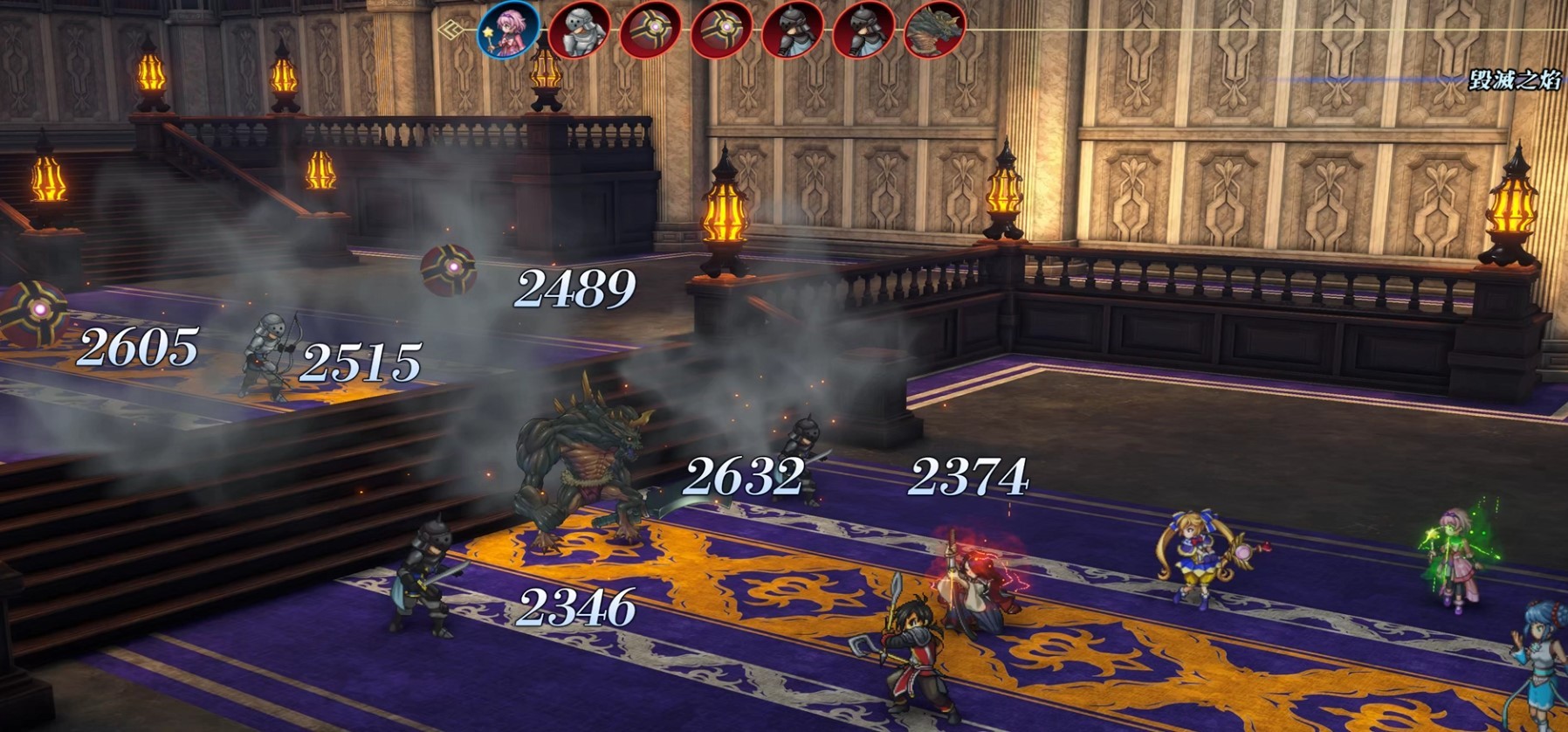Click the silver armored knight turn portrait

point(579,31)
